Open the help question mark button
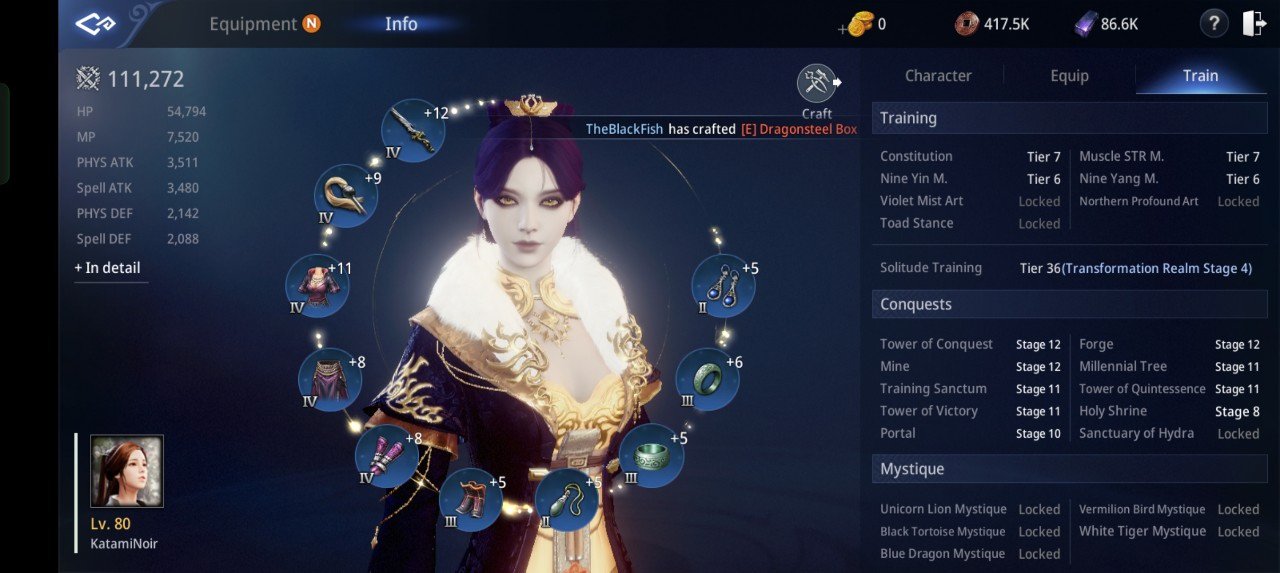Viewport: 1280px width, 573px height. (1213, 23)
